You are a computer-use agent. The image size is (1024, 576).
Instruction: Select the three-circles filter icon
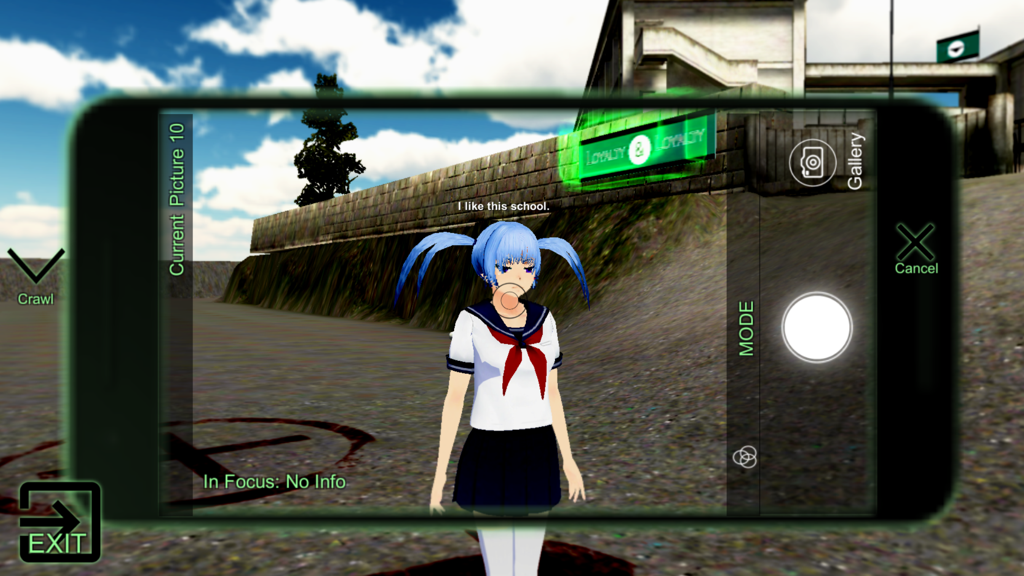point(745,457)
